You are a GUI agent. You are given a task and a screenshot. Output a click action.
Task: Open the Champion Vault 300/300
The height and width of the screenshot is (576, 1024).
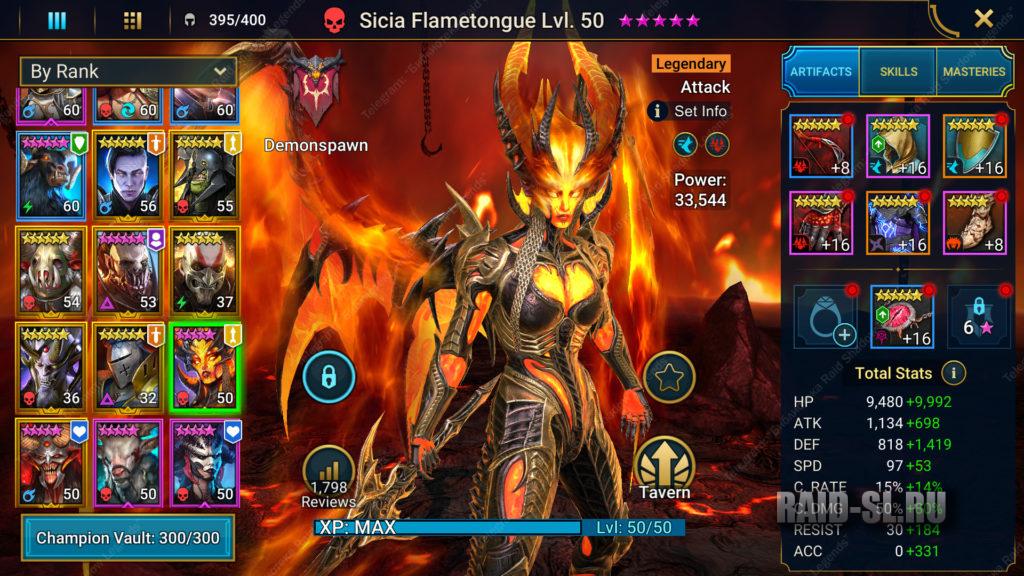click(126, 538)
